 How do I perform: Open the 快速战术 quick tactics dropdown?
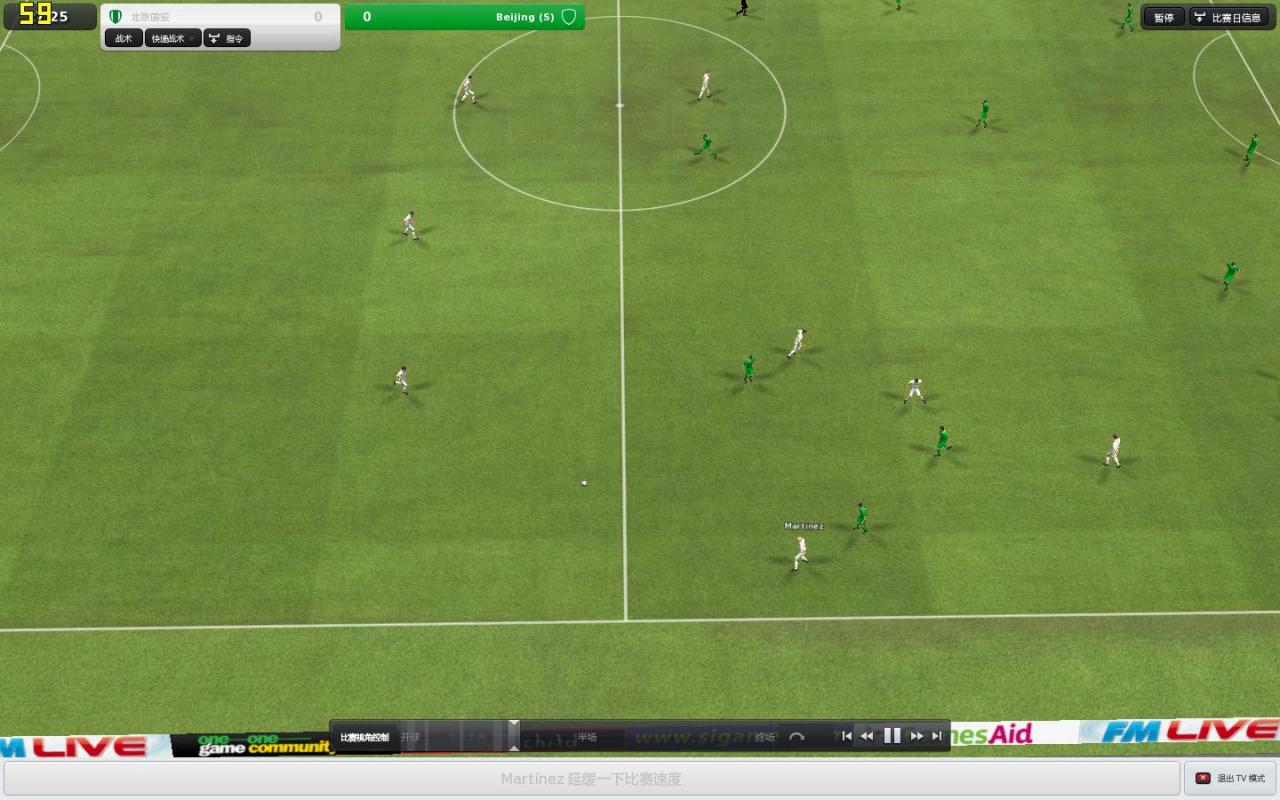pyautogui.click(x=173, y=38)
